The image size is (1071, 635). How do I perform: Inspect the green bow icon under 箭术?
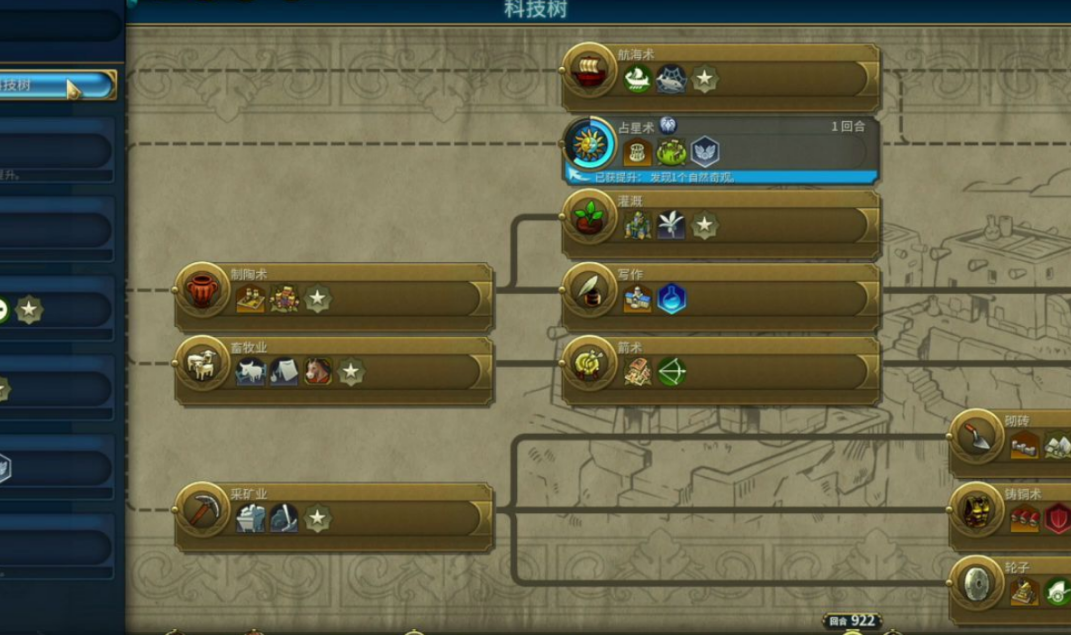click(671, 372)
